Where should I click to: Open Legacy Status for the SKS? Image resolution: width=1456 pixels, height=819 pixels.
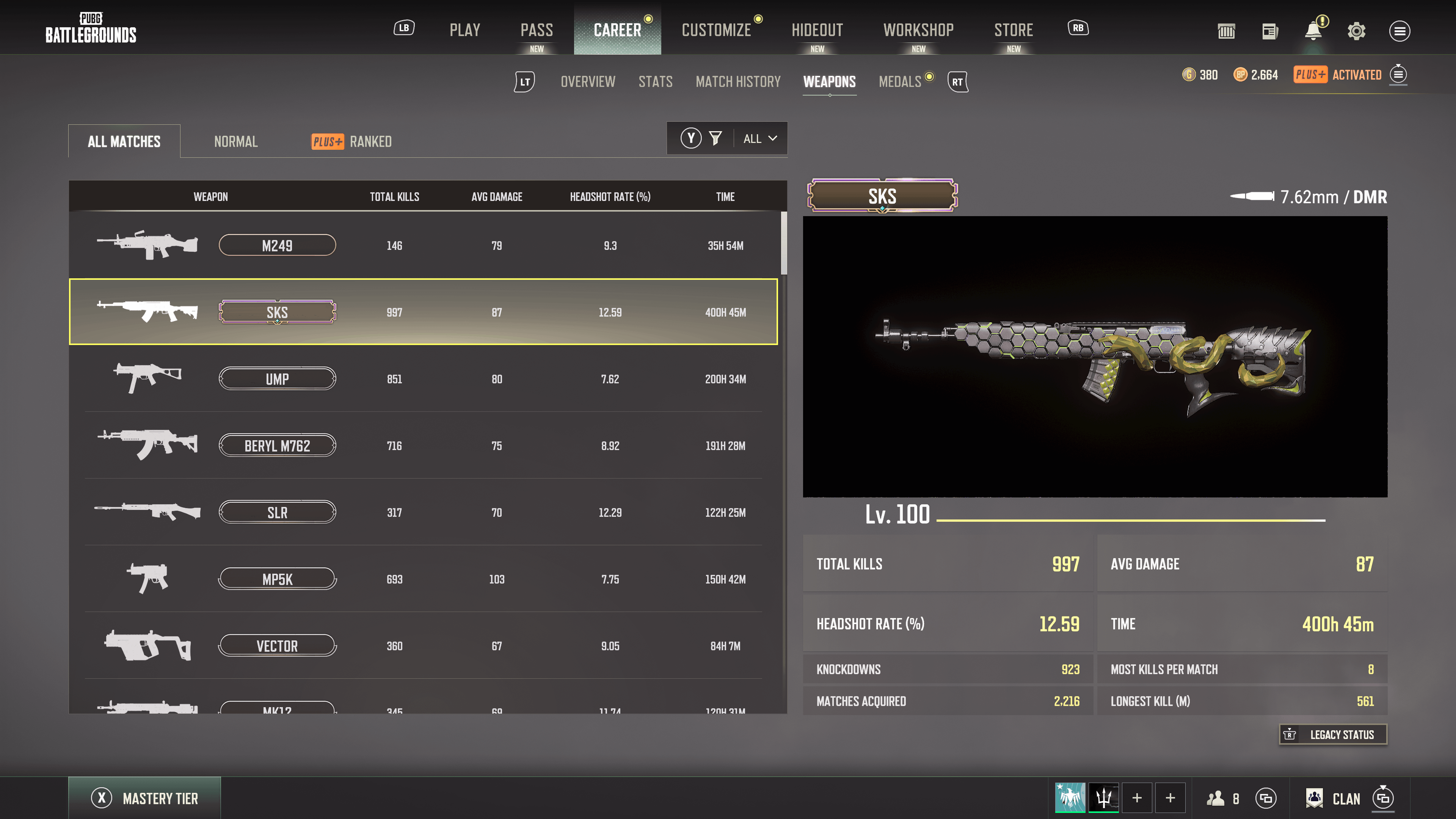tap(1333, 734)
